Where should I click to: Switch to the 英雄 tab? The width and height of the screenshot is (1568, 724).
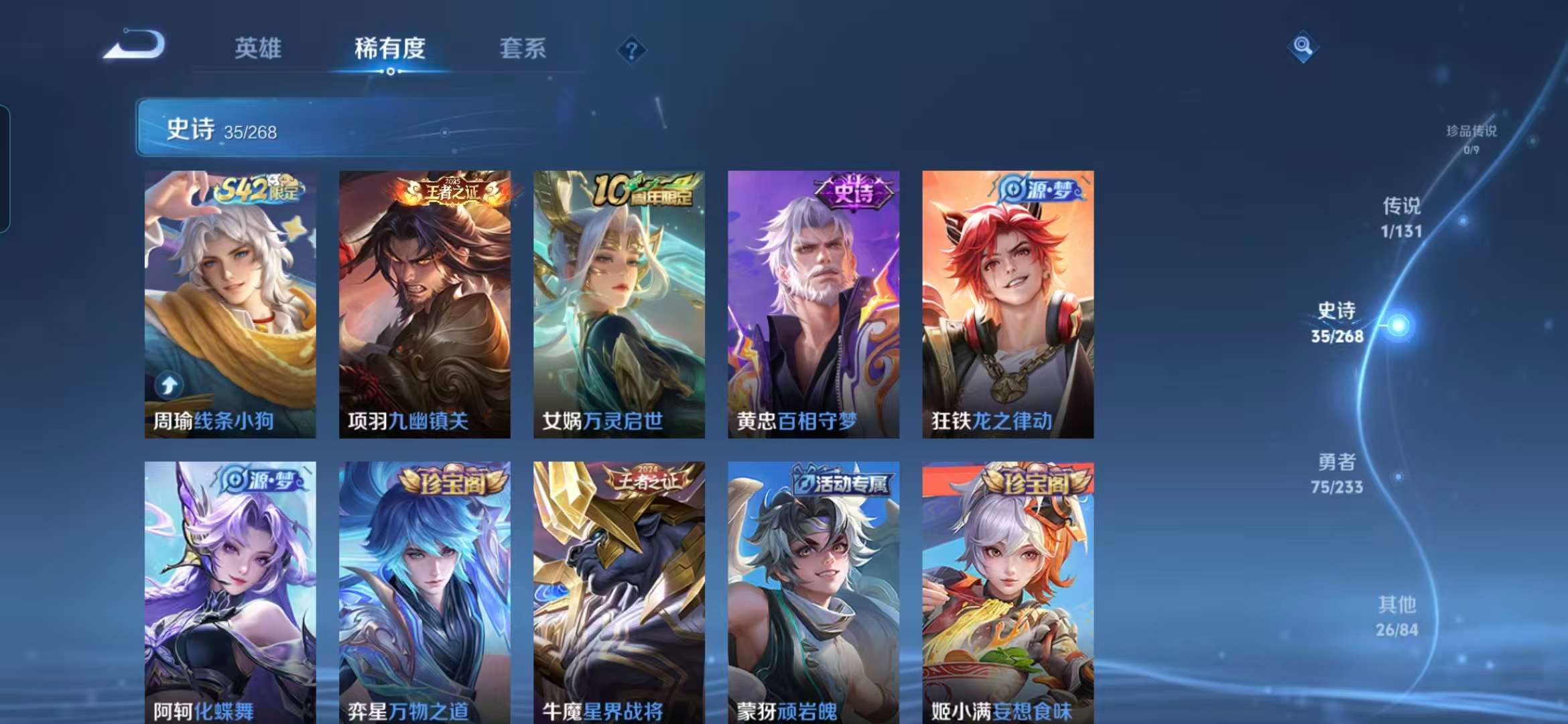tap(257, 49)
